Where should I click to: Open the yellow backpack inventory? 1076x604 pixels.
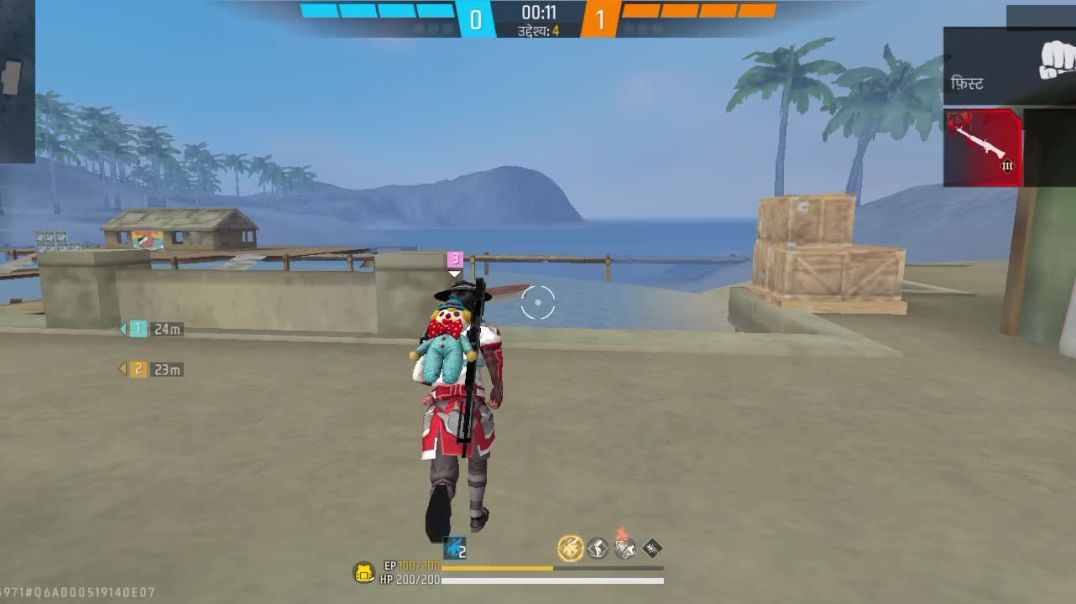[364, 573]
